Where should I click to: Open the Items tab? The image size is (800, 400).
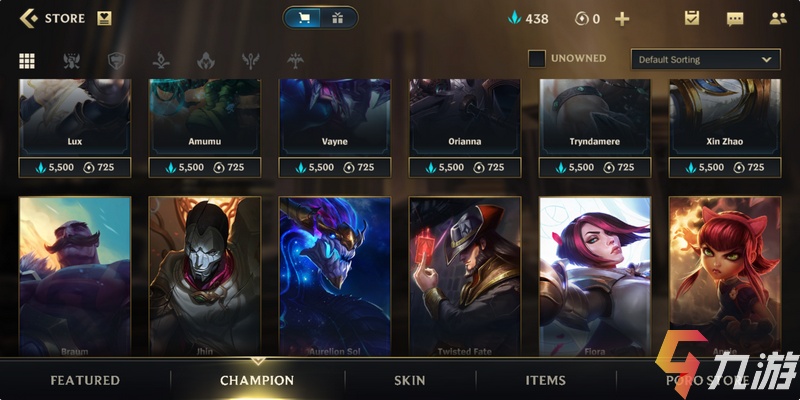pyautogui.click(x=546, y=380)
